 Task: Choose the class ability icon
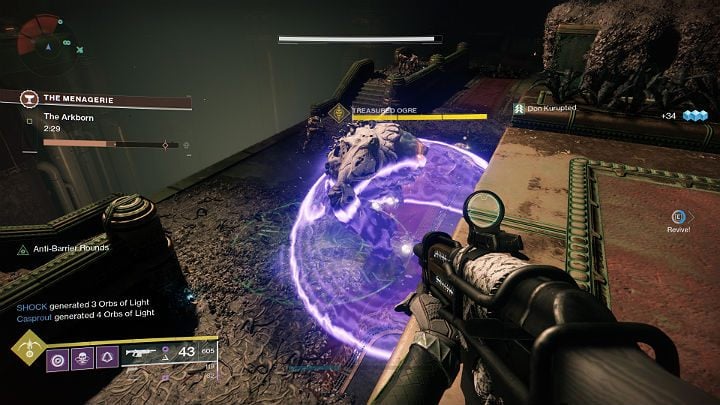107,356
